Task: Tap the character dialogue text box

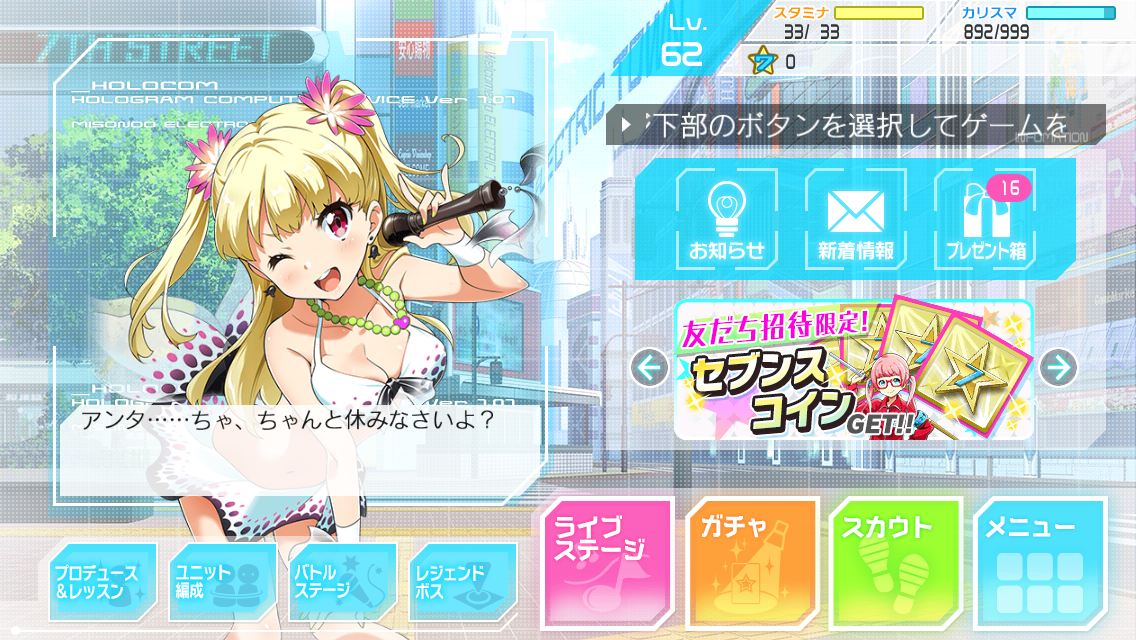Action: point(300,438)
